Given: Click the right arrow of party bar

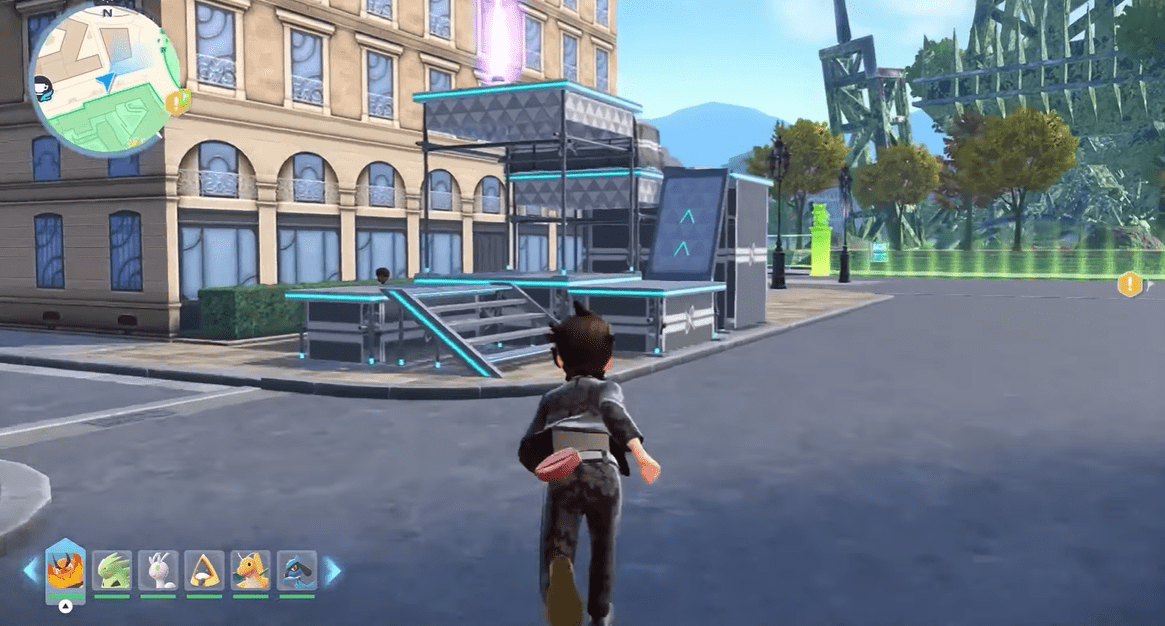Looking at the screenshot, I should pyautogui.click(x=332, y=571).
